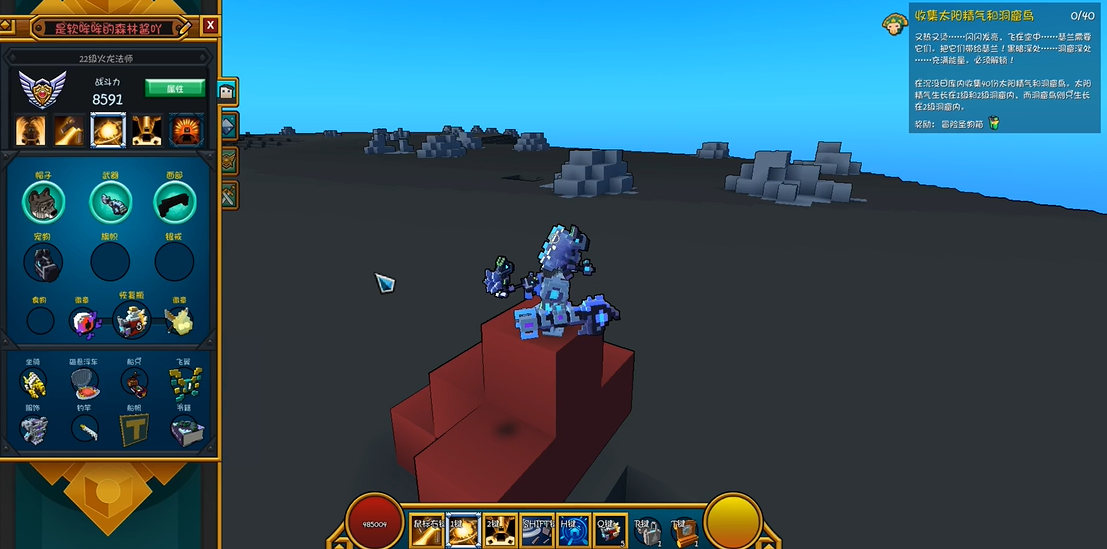Activate the hotbar skill bound to key 2

[499, 531]
